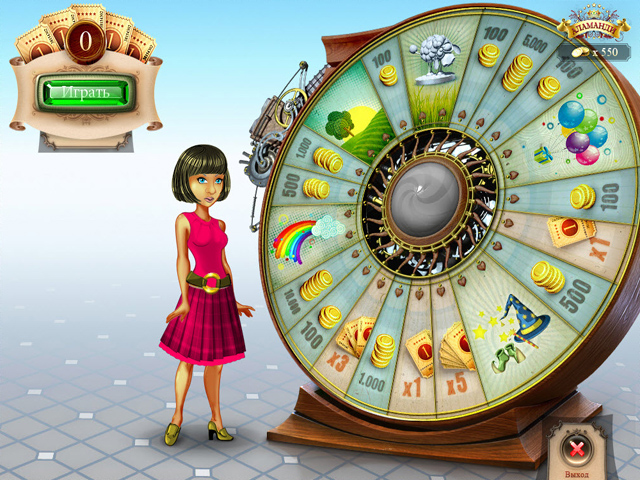Click the green Играть button
The width and height of the screenshot is (640, 480).
85,93
